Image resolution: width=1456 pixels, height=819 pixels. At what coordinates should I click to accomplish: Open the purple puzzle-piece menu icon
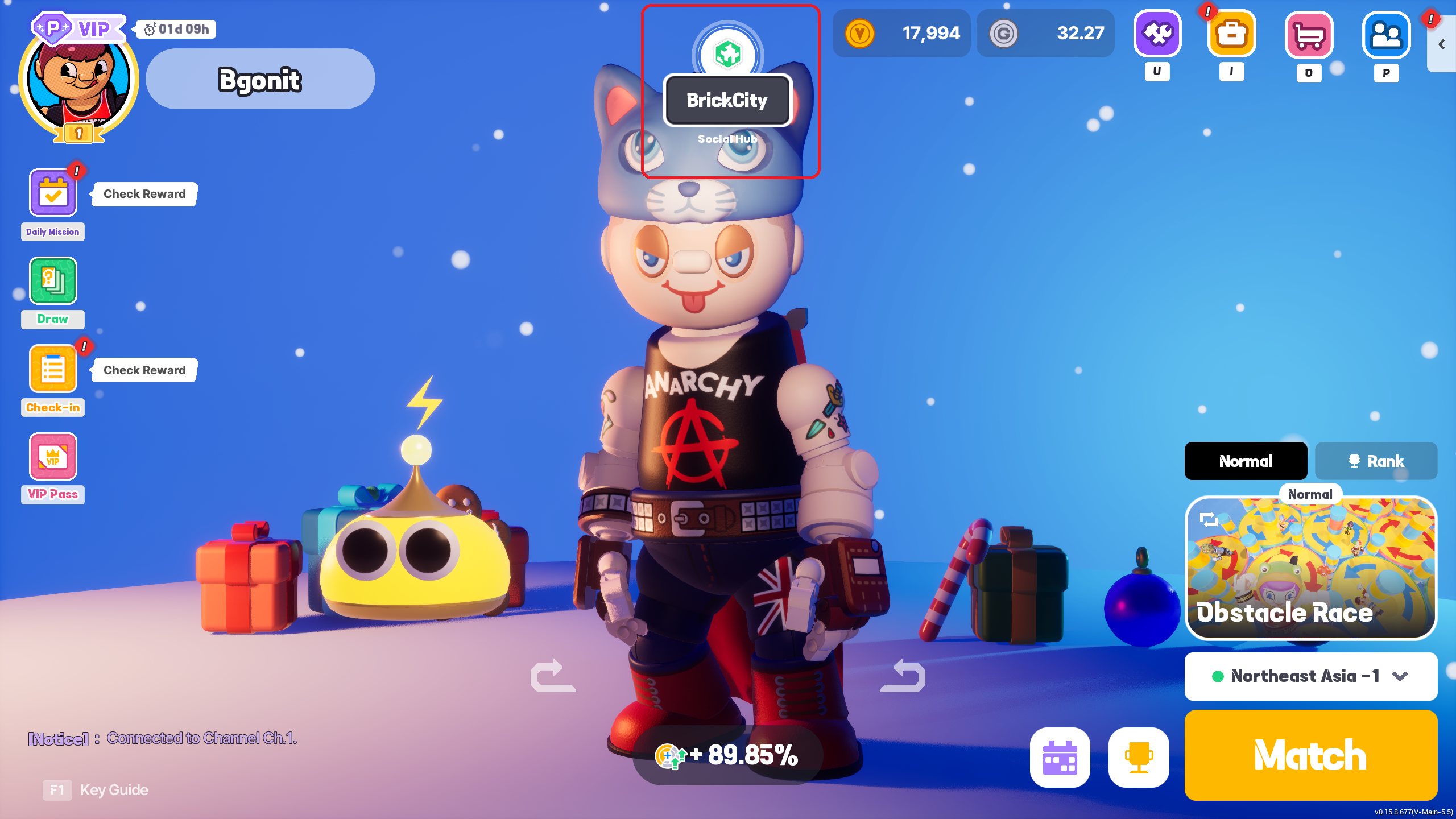[1157, 34]
